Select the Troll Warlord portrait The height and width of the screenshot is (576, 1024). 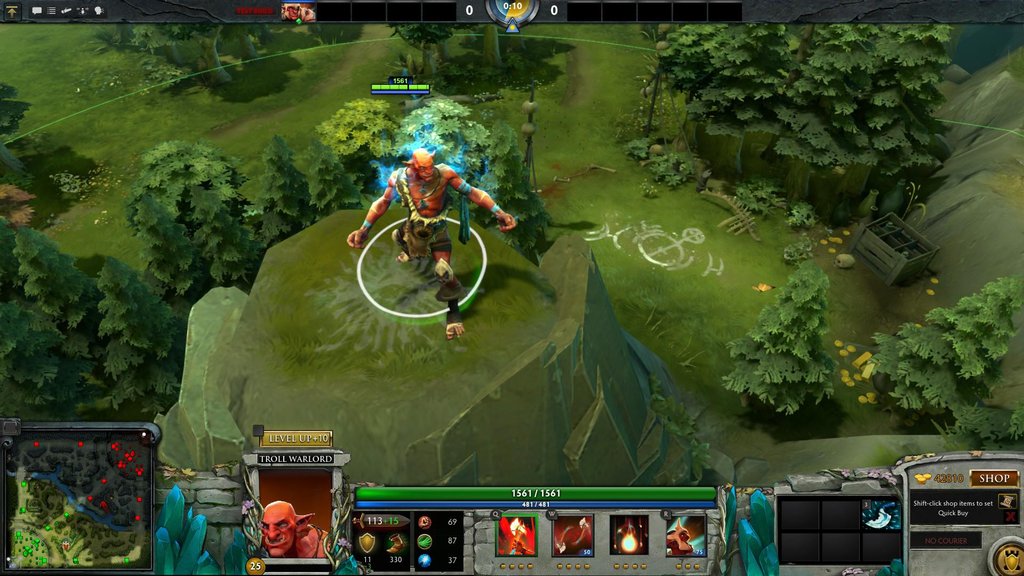pyautogui.click(x=296, y=512)
